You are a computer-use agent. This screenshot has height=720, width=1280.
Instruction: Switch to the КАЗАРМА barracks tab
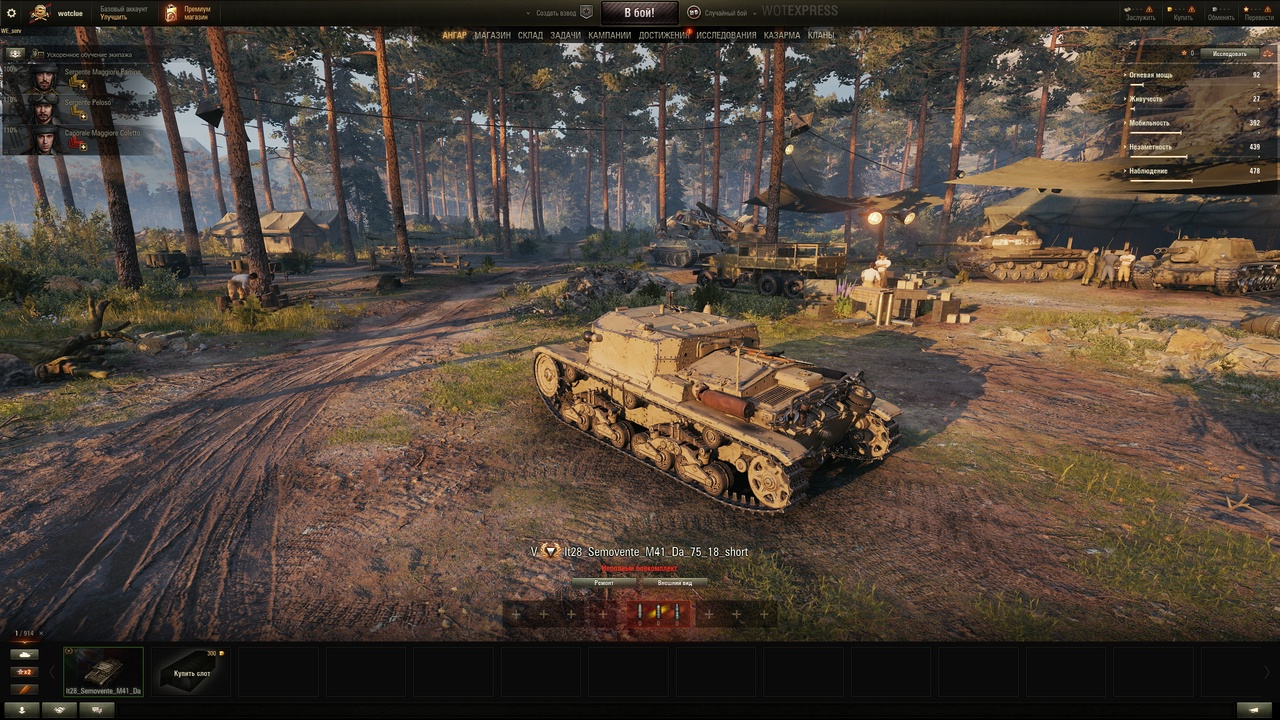782,35
